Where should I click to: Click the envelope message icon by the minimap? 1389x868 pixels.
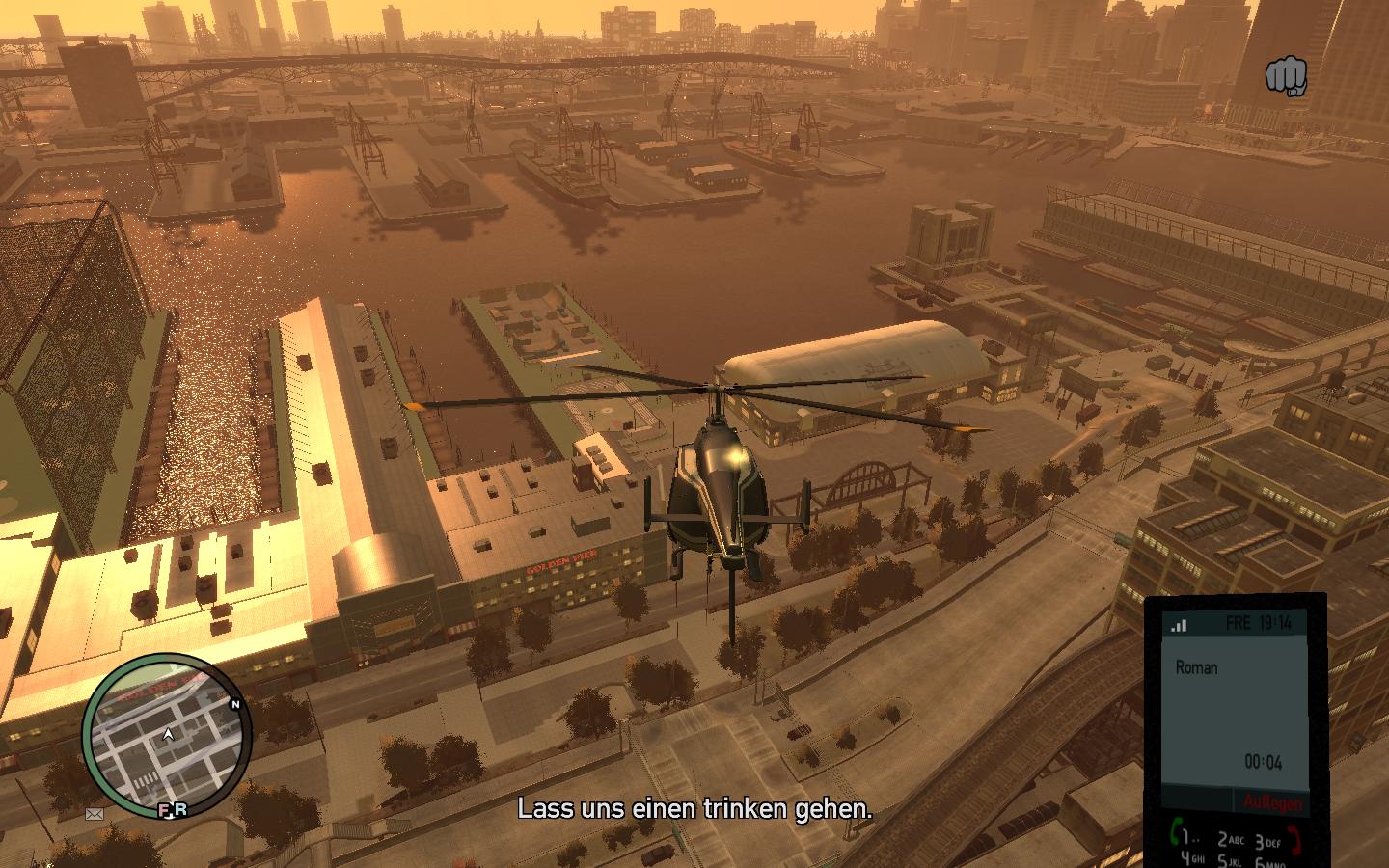pos(95,814)
